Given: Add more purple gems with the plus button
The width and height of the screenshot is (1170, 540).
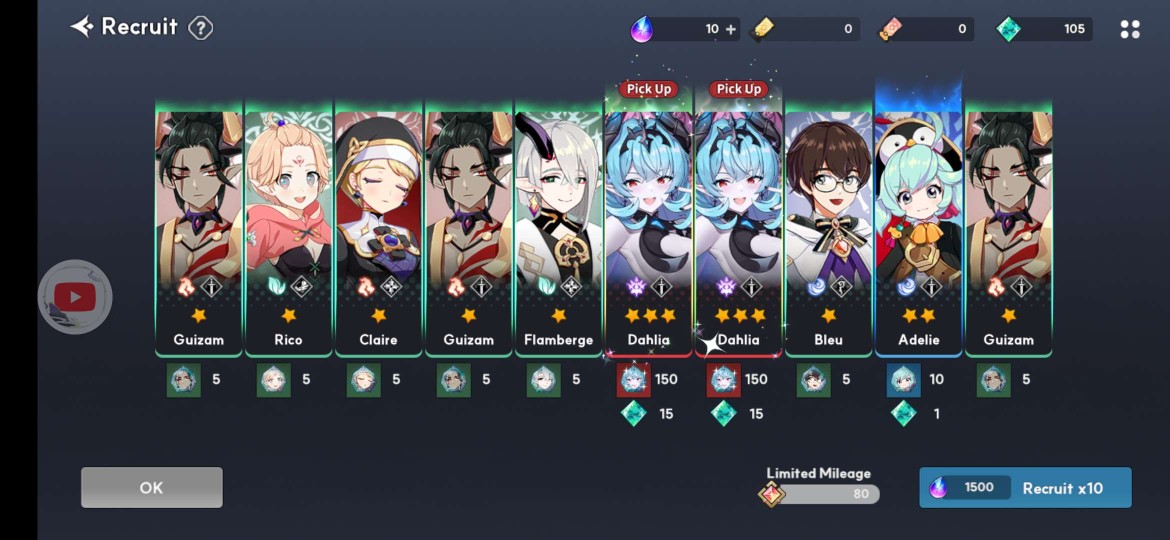Looking at the screenshot, I should tap(731, 29).
